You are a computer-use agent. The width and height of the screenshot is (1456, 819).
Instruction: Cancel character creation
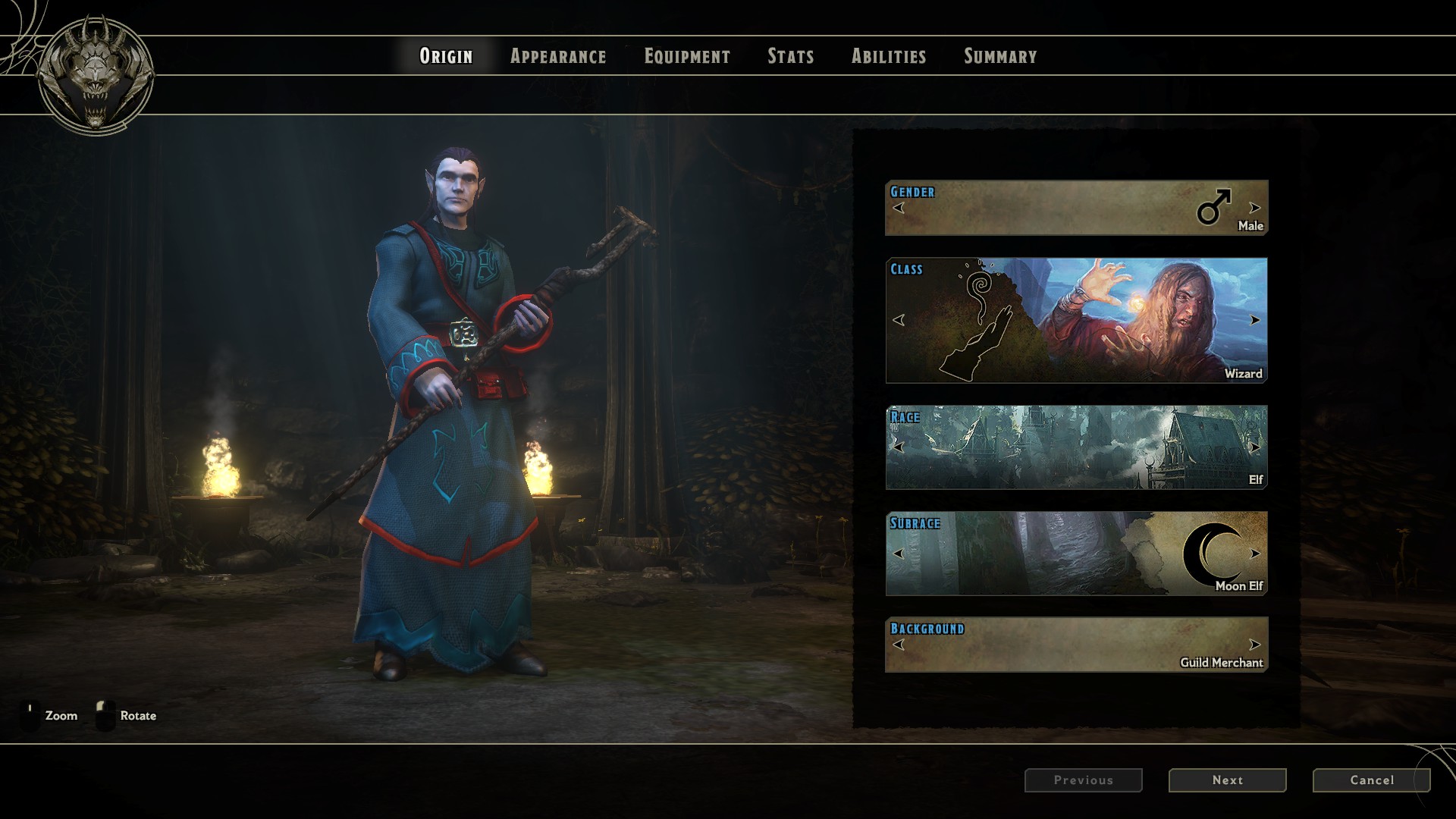point(1371,780)
